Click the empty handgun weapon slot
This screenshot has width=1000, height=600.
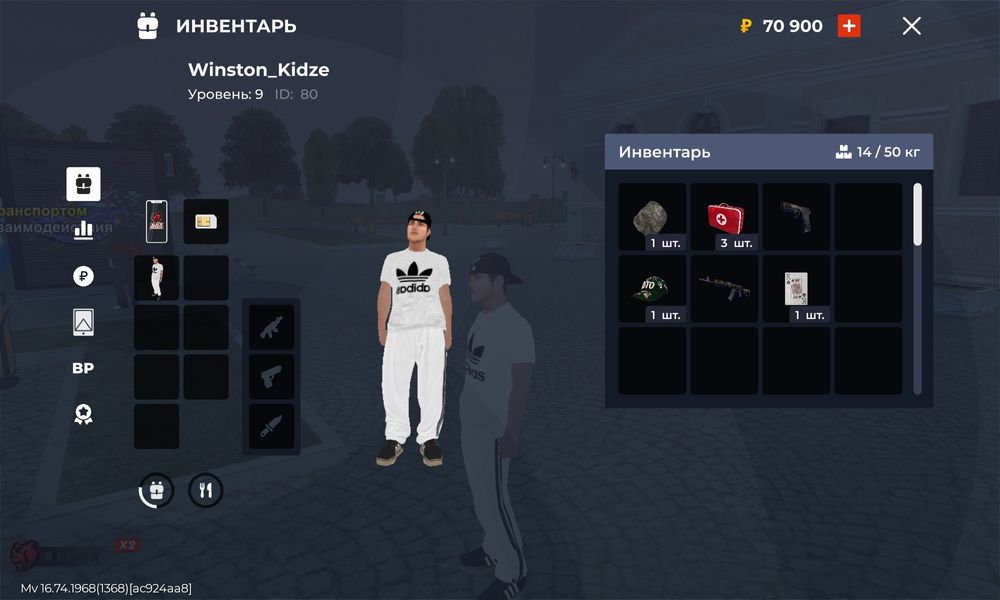point(271,376)
